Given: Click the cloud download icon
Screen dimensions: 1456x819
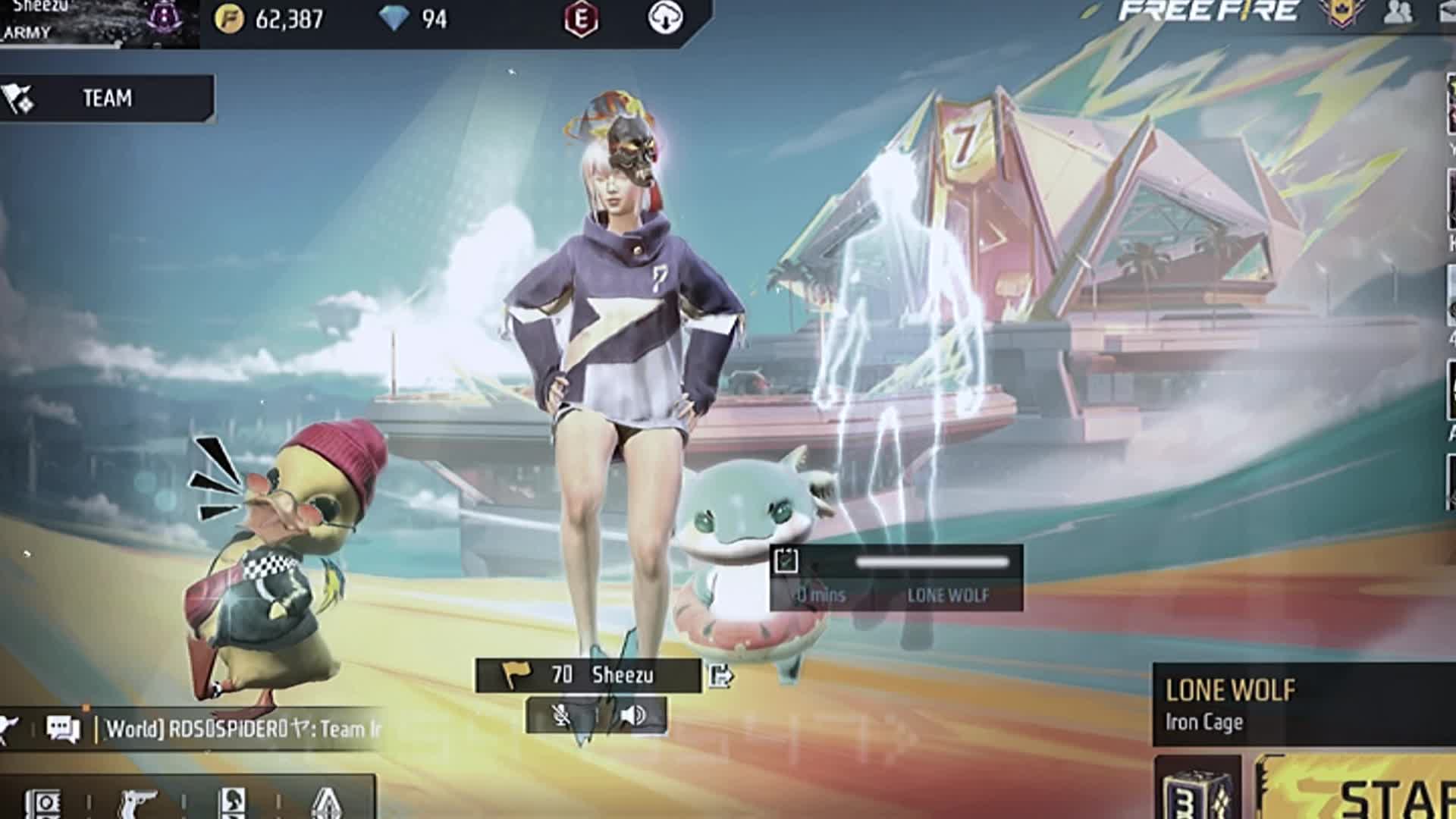Looking at the screenshot, I should point(665,19).
